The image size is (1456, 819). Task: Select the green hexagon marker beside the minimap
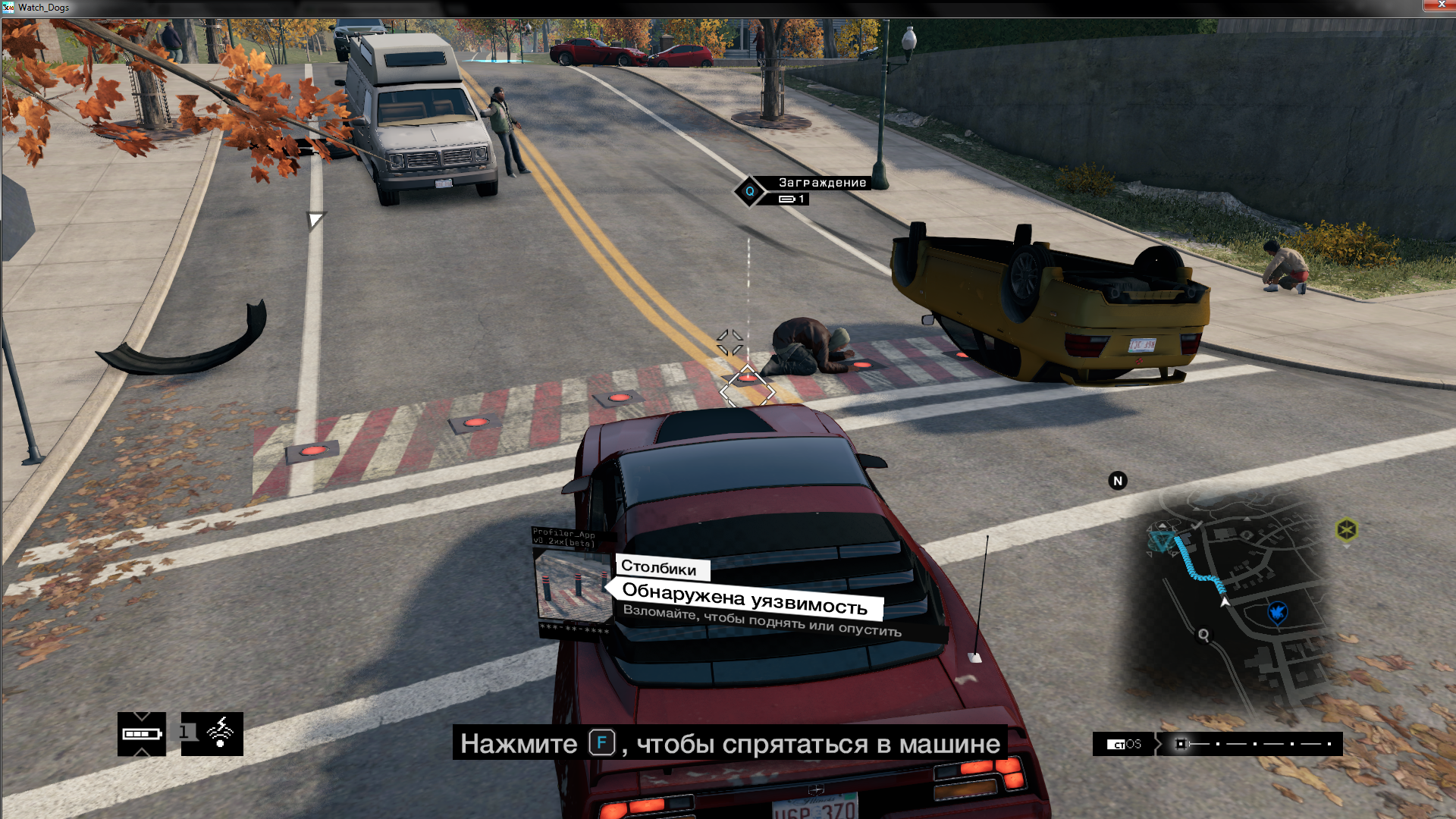tap(1347, 529)
